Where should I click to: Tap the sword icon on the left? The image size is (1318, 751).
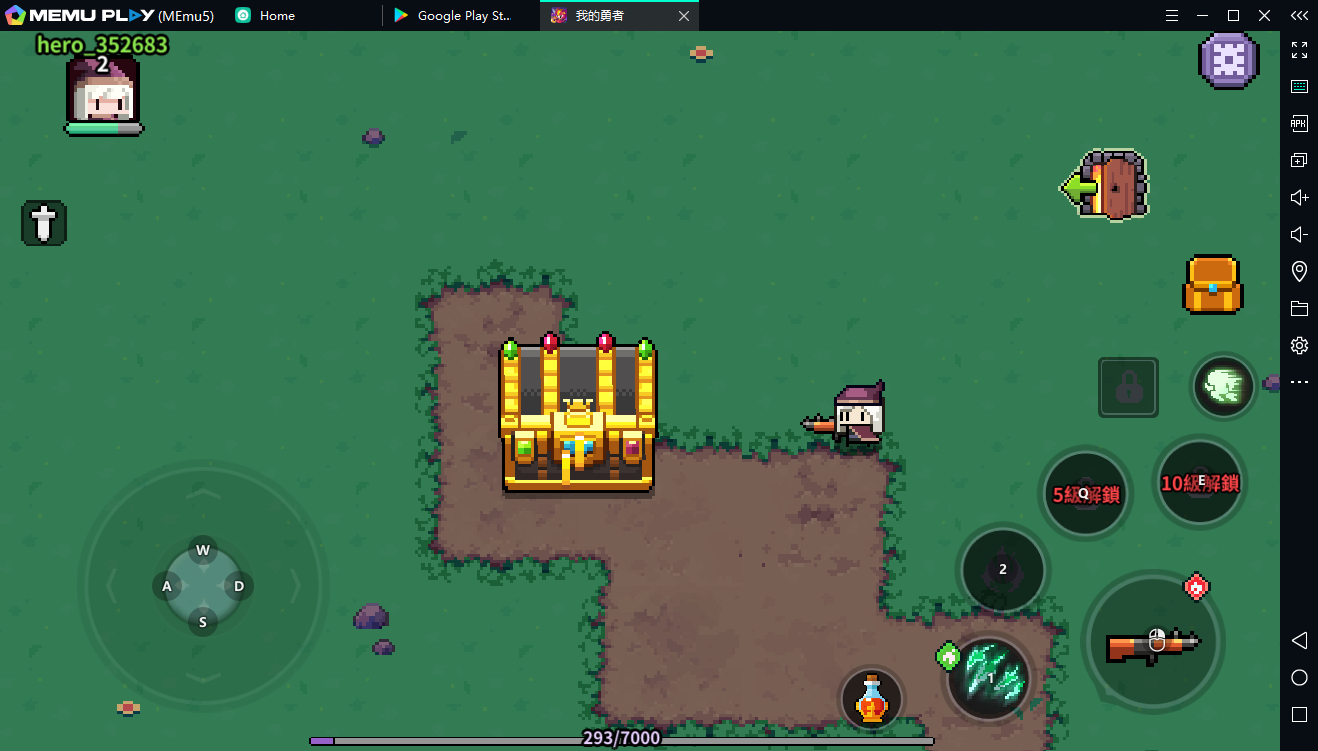pos(44,223)
